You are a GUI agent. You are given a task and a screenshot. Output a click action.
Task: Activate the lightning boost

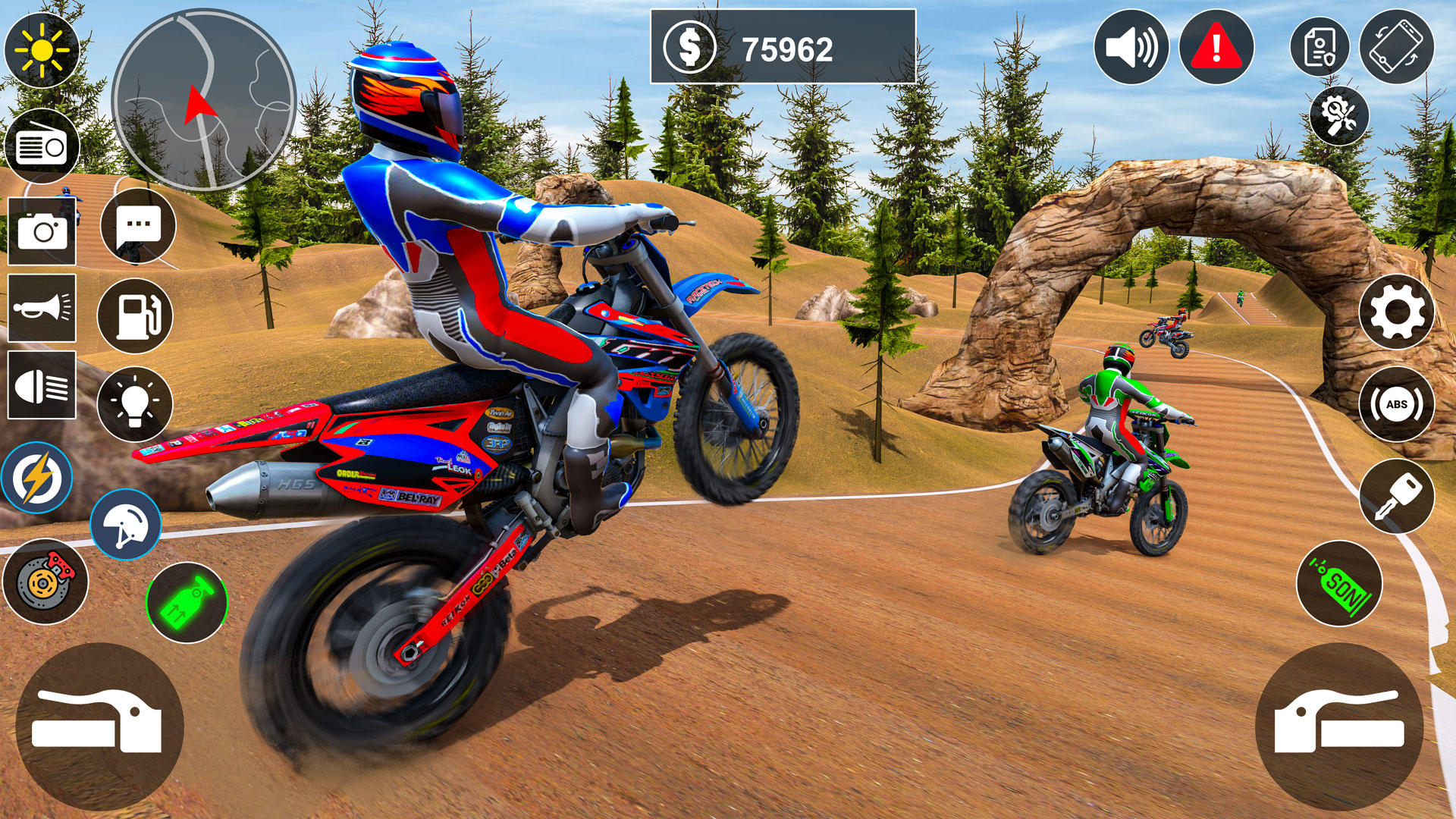(x=36, y=477)
